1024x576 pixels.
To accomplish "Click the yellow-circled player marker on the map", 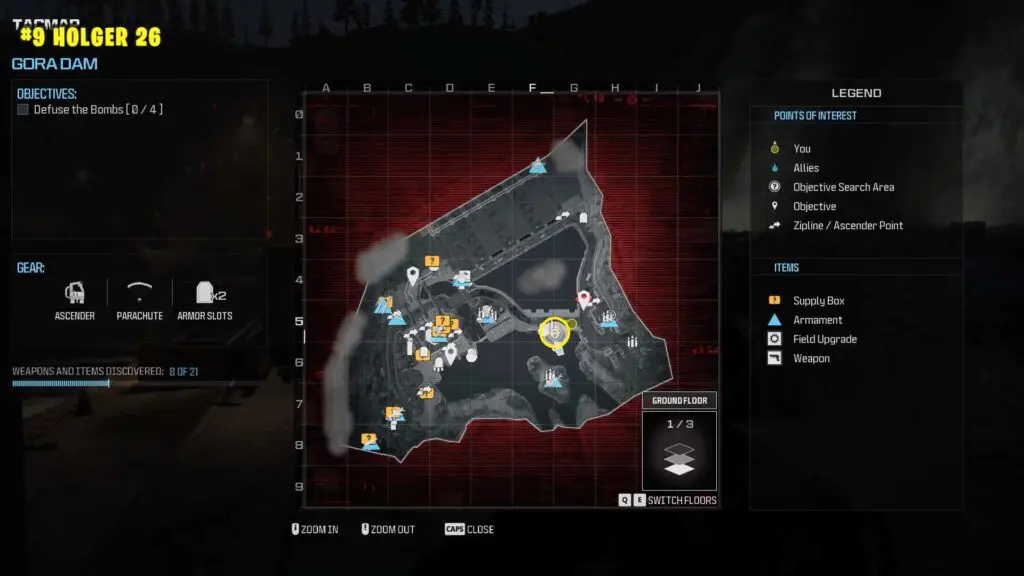I will click(x=554, y=333).
